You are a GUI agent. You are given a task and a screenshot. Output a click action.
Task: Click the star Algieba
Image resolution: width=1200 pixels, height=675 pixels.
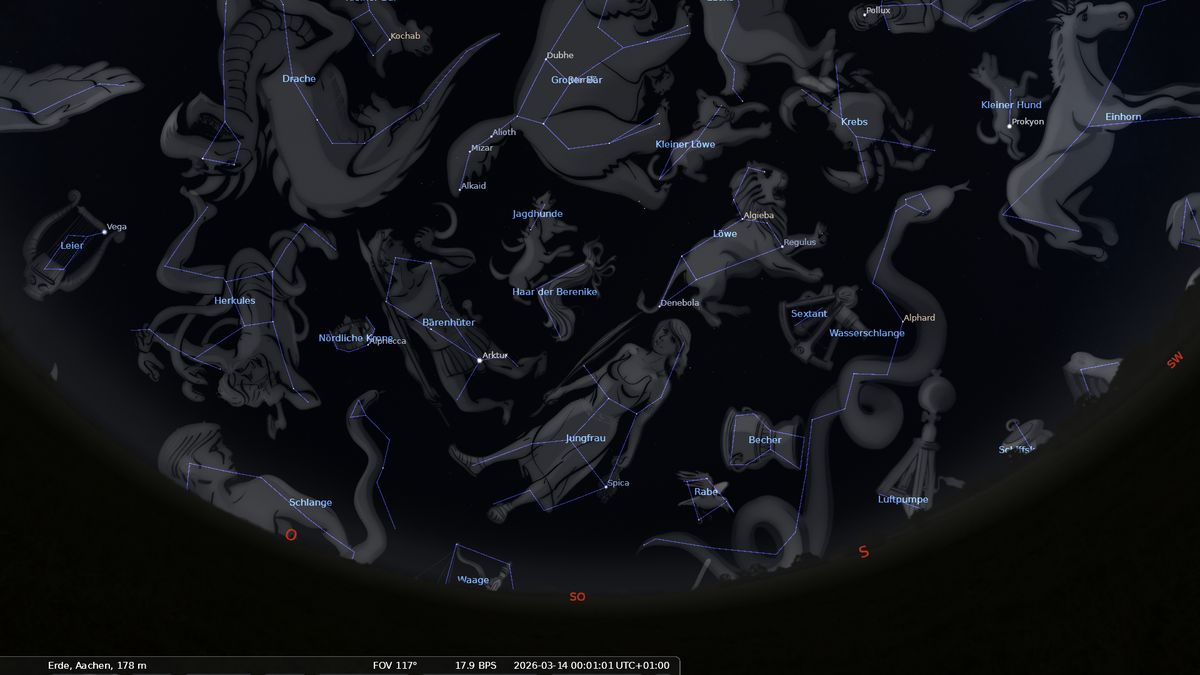point(742,219)
